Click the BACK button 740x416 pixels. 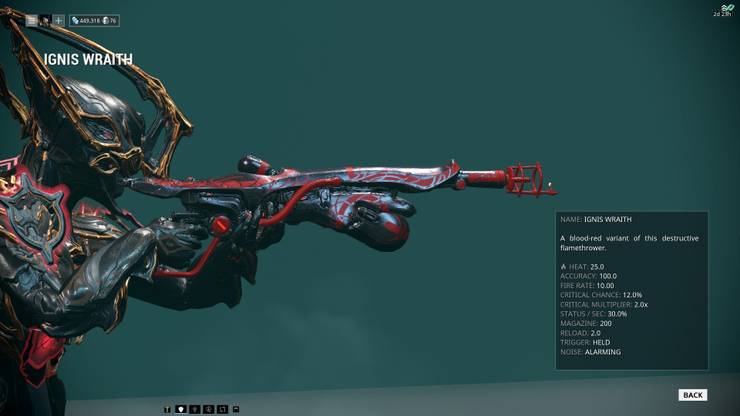click(692, 395)
